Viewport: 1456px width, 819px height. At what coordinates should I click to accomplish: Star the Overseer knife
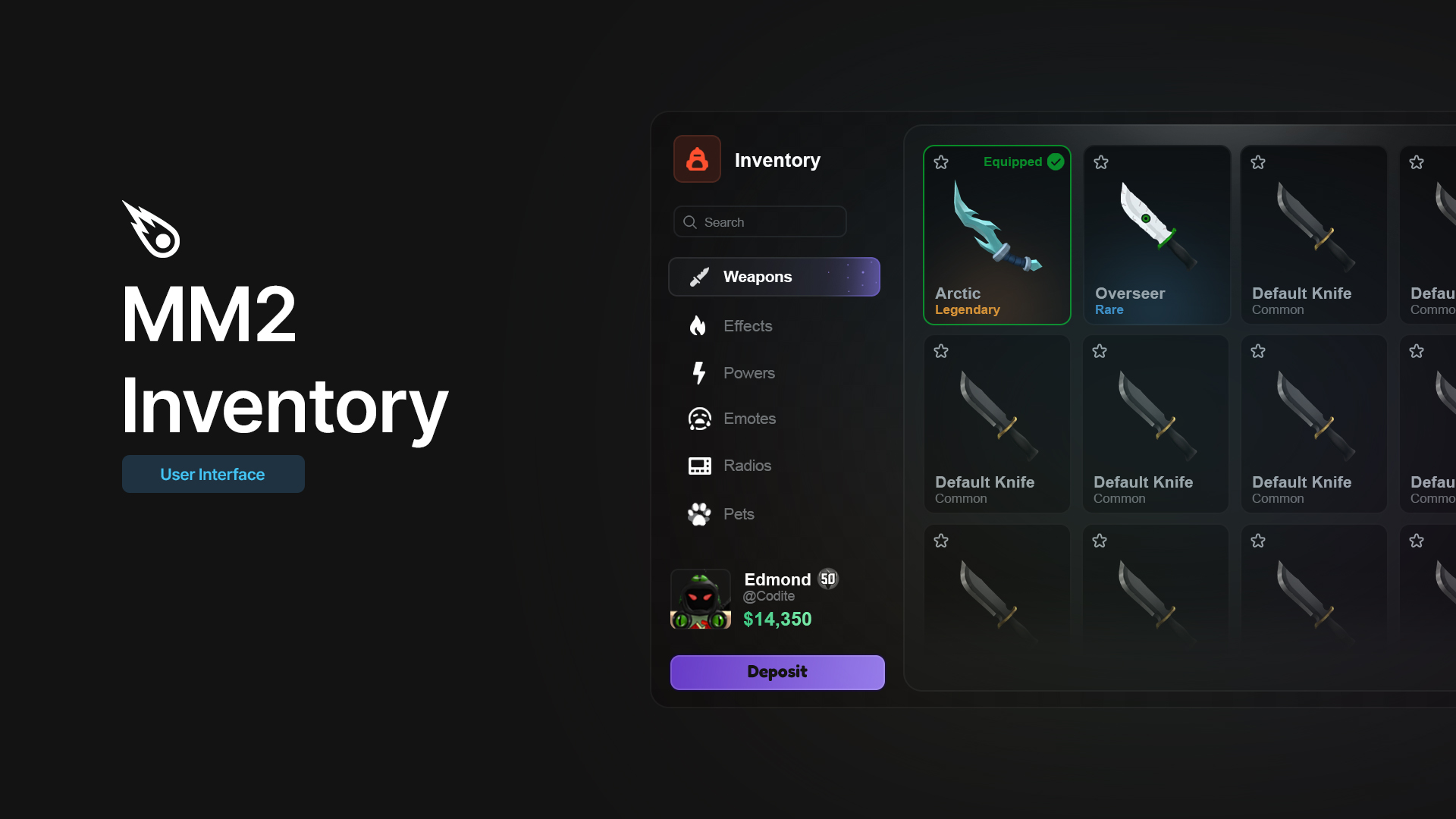pyautogui.click(x=1100, y=162)
